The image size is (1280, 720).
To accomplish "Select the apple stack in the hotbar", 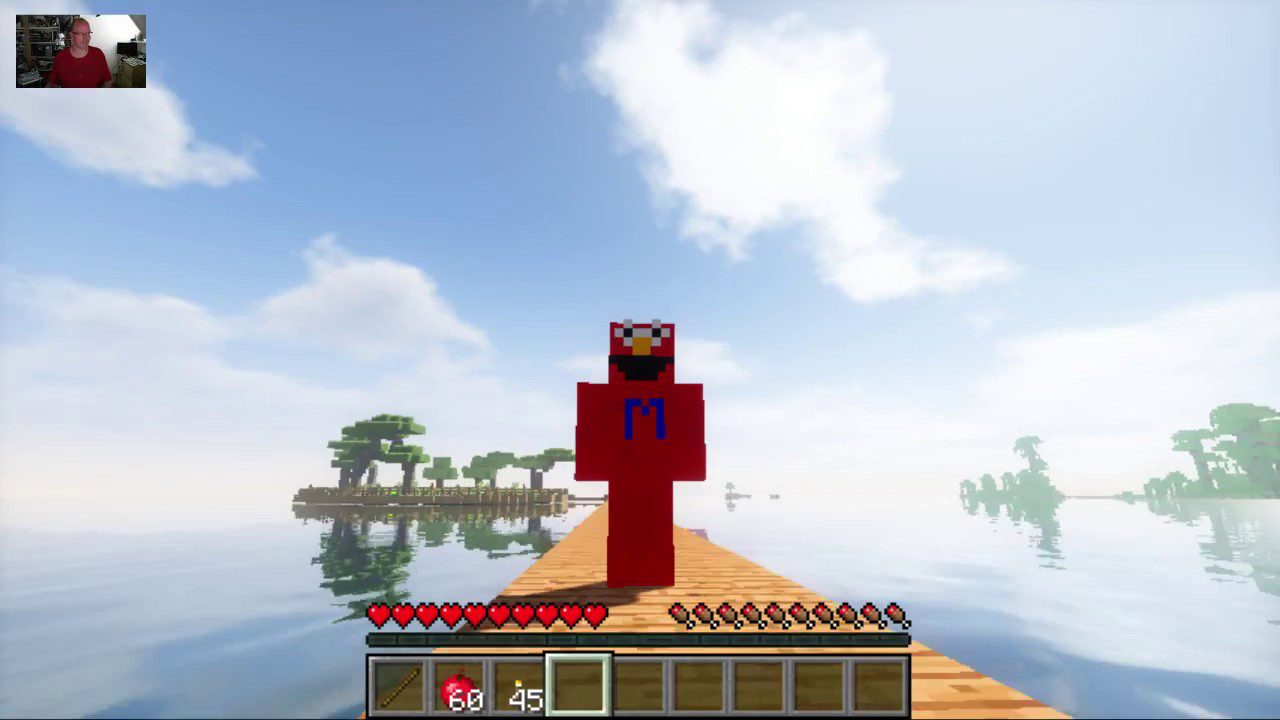I will pos(459,684).
